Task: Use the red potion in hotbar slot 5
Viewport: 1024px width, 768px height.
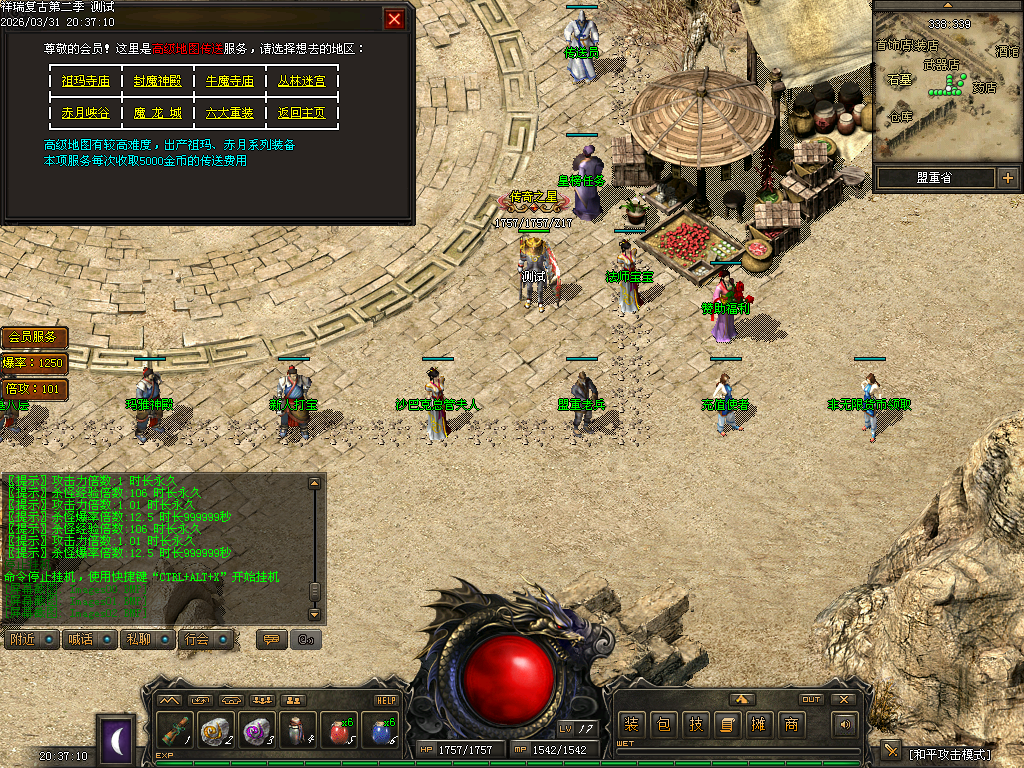Action: pyautogui.click(x=340, y=730)
